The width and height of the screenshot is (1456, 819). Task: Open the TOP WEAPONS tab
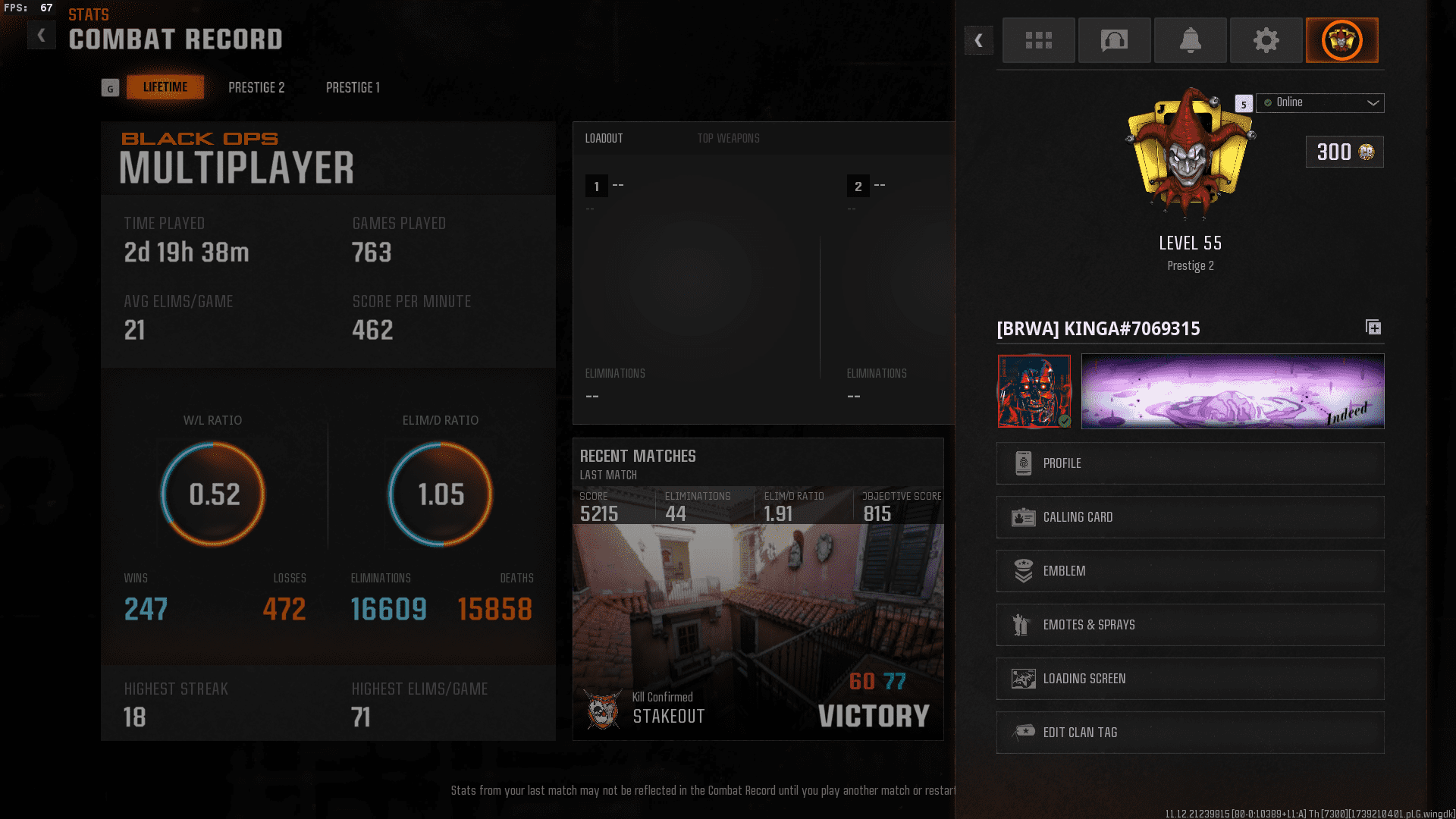(728, 138)
